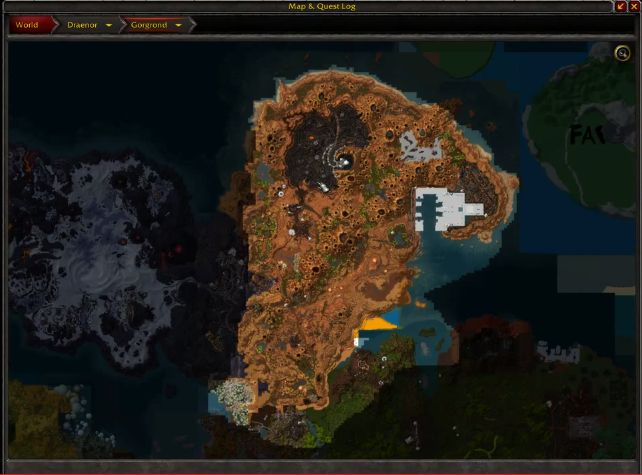Choose the Gorgrond zone button
This screenshot has height=475, width=642.
coord(146,25)
